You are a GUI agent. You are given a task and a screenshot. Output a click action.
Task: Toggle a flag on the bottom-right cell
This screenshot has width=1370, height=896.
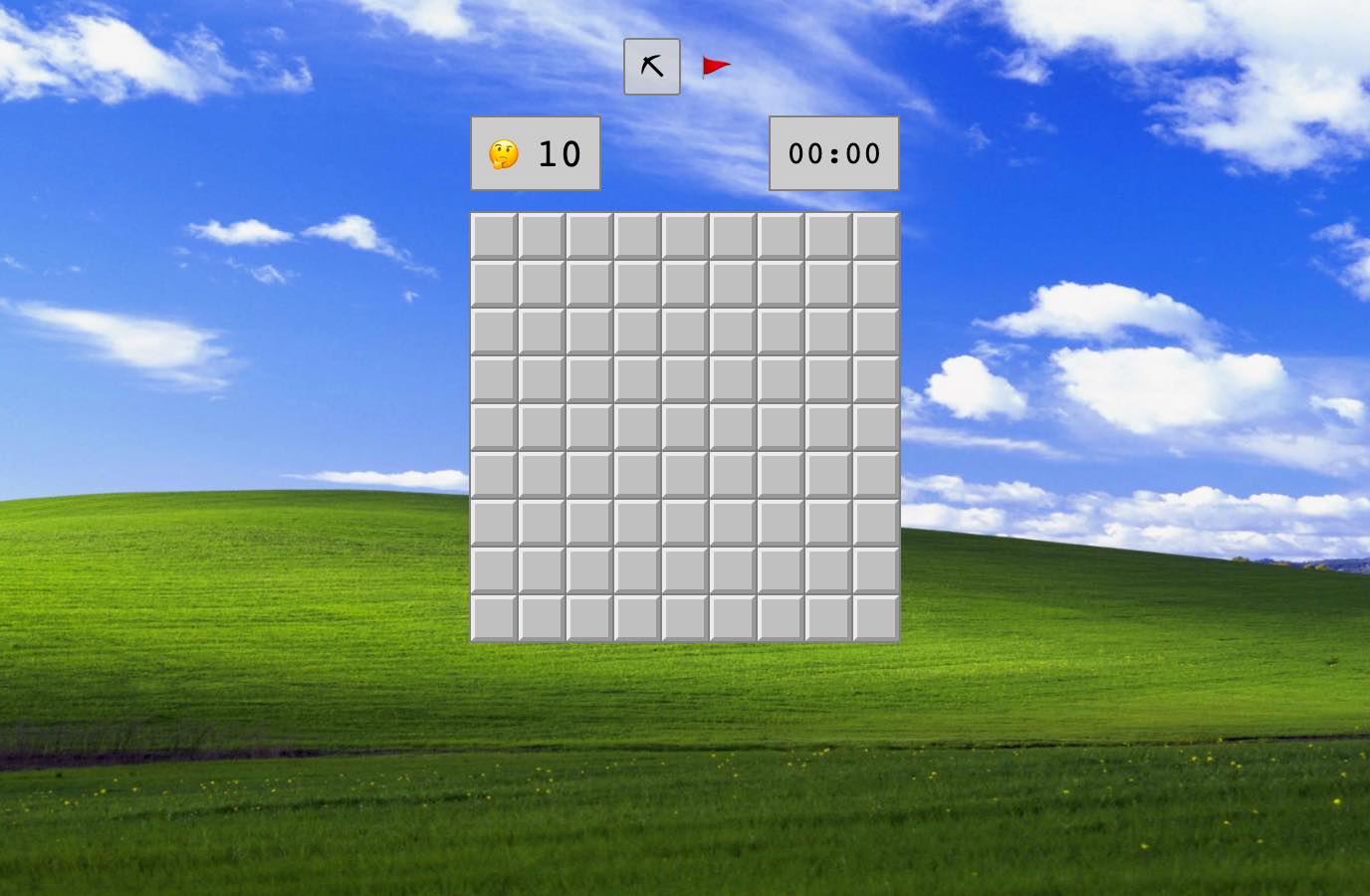click(874, 617)
